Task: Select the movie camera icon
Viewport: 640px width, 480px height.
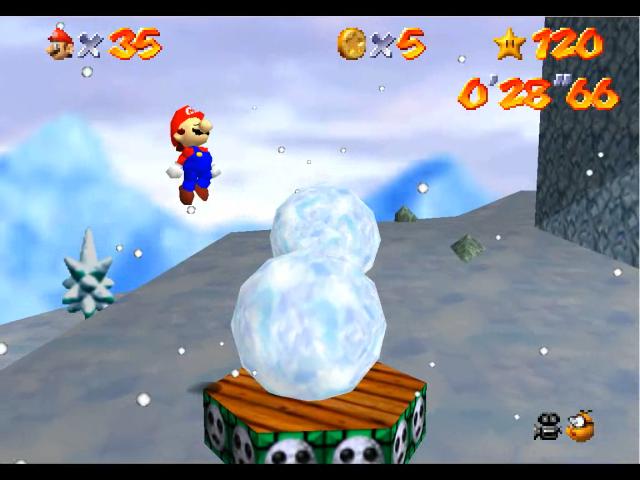Action: tap(547, 427)
